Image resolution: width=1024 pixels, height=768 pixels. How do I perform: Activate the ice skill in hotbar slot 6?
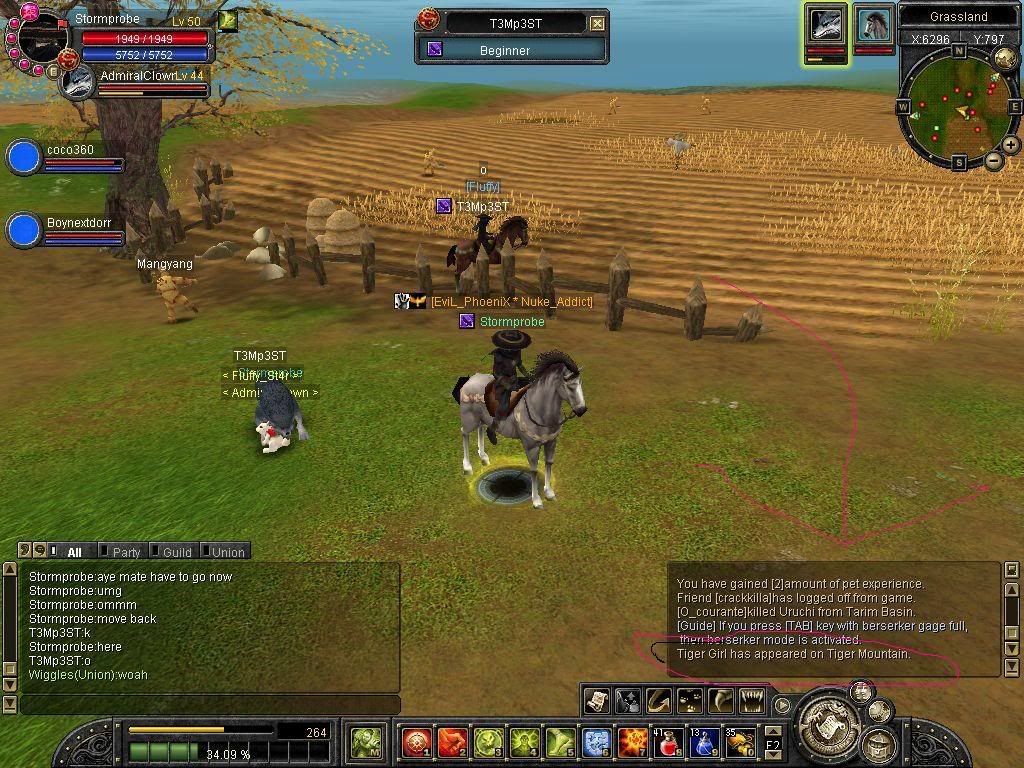(597, 743)
